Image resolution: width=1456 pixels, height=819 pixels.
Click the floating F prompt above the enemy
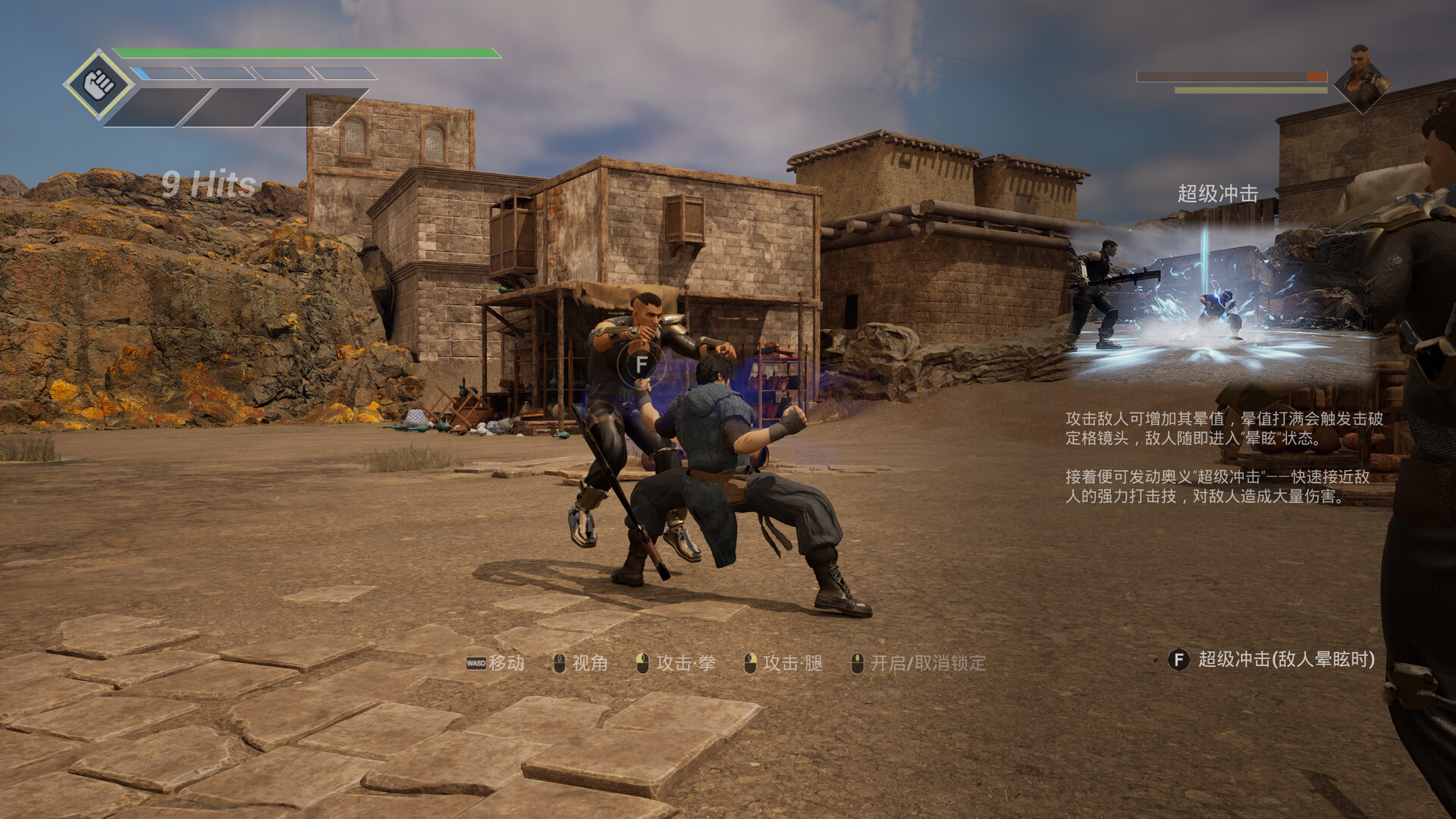(x=642, y=365)
